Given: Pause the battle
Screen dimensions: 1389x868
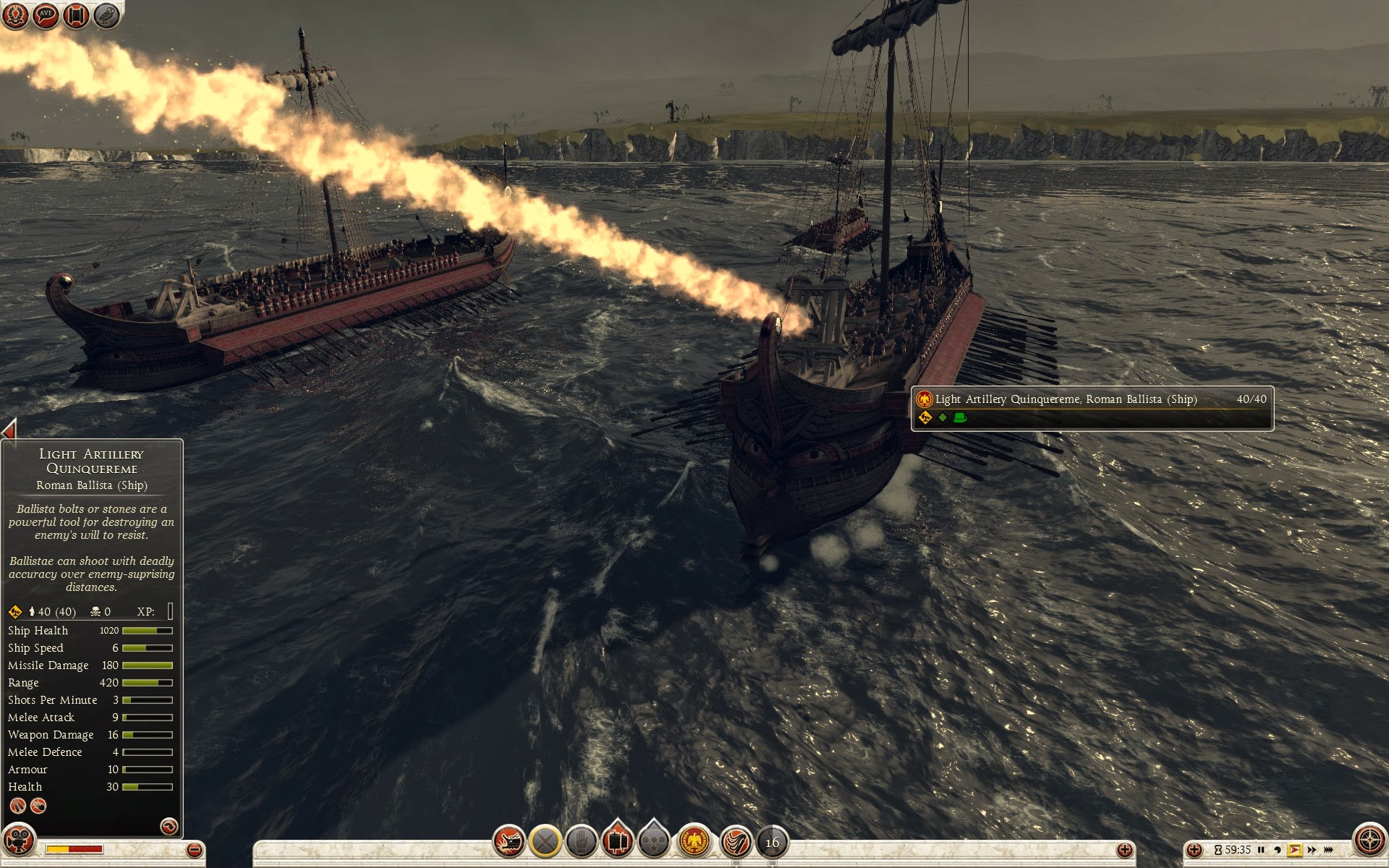Looking at the screenshot, I should [x=1261, y=850].
